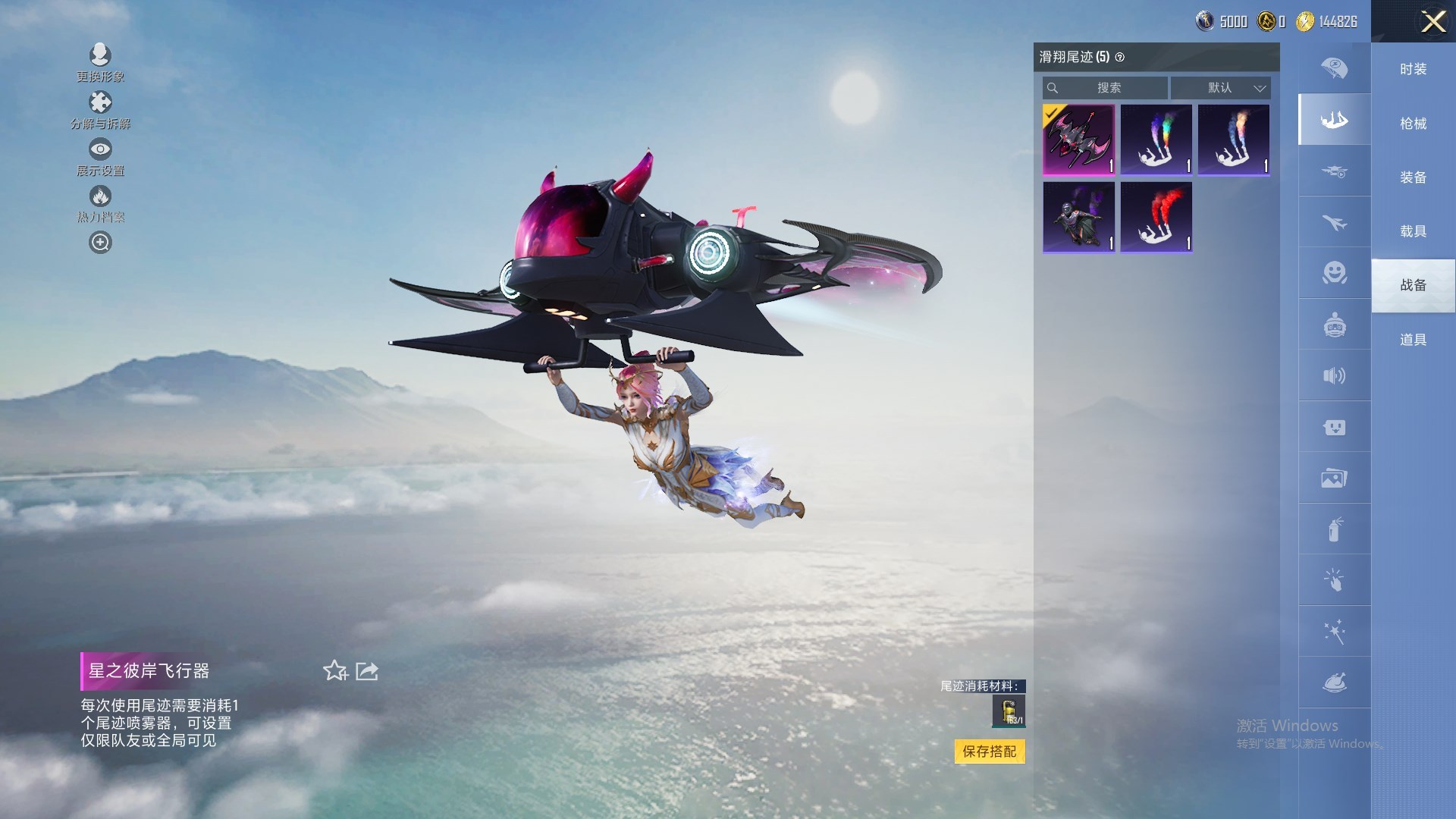The height and width of the screenshot is (819, 1456).
Task: Select the wingsuit character trail item
Action: [x=1078, y=217]
